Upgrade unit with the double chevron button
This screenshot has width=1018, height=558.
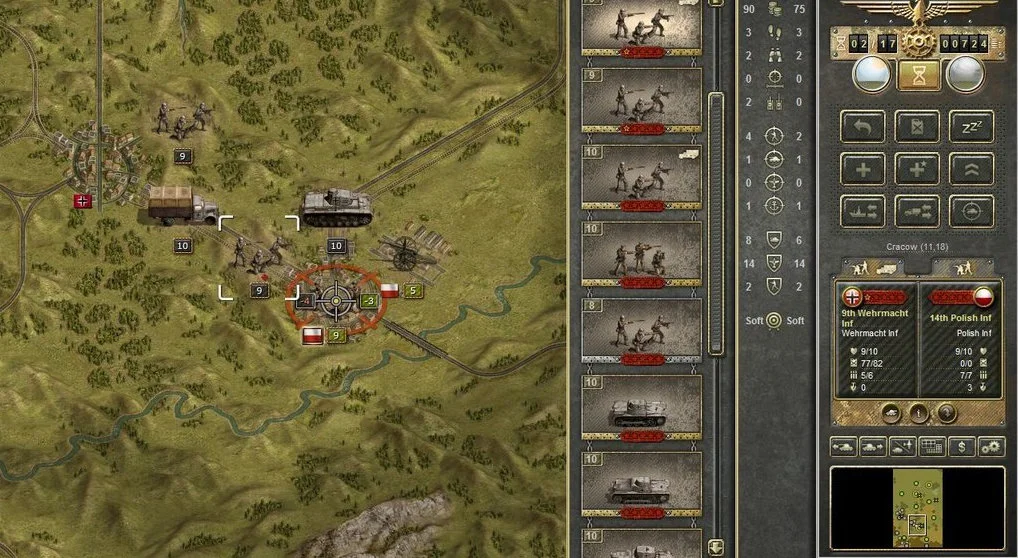coord(970,168)
